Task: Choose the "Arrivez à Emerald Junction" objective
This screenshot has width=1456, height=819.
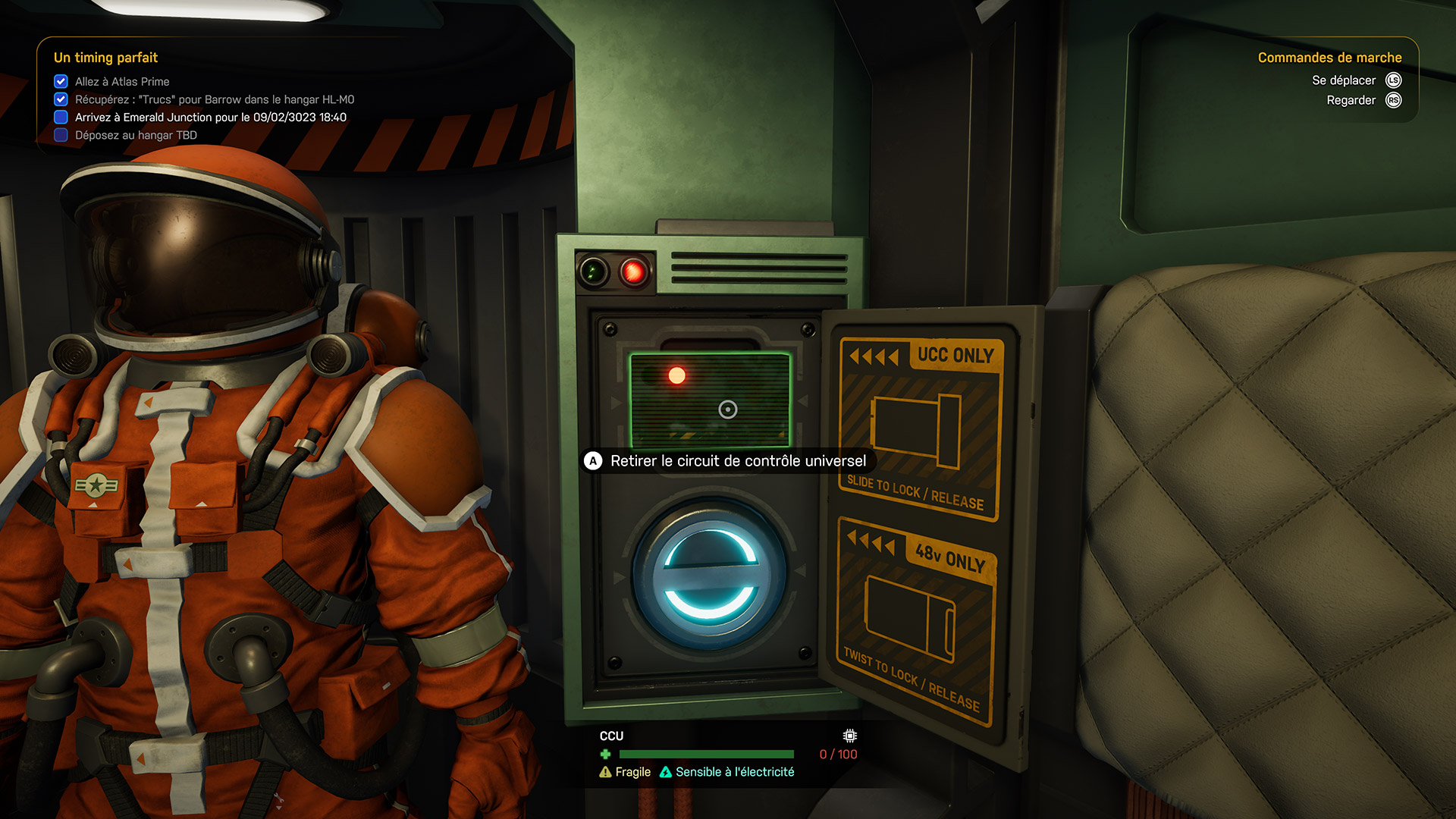Action: click(x=210, y=118)
